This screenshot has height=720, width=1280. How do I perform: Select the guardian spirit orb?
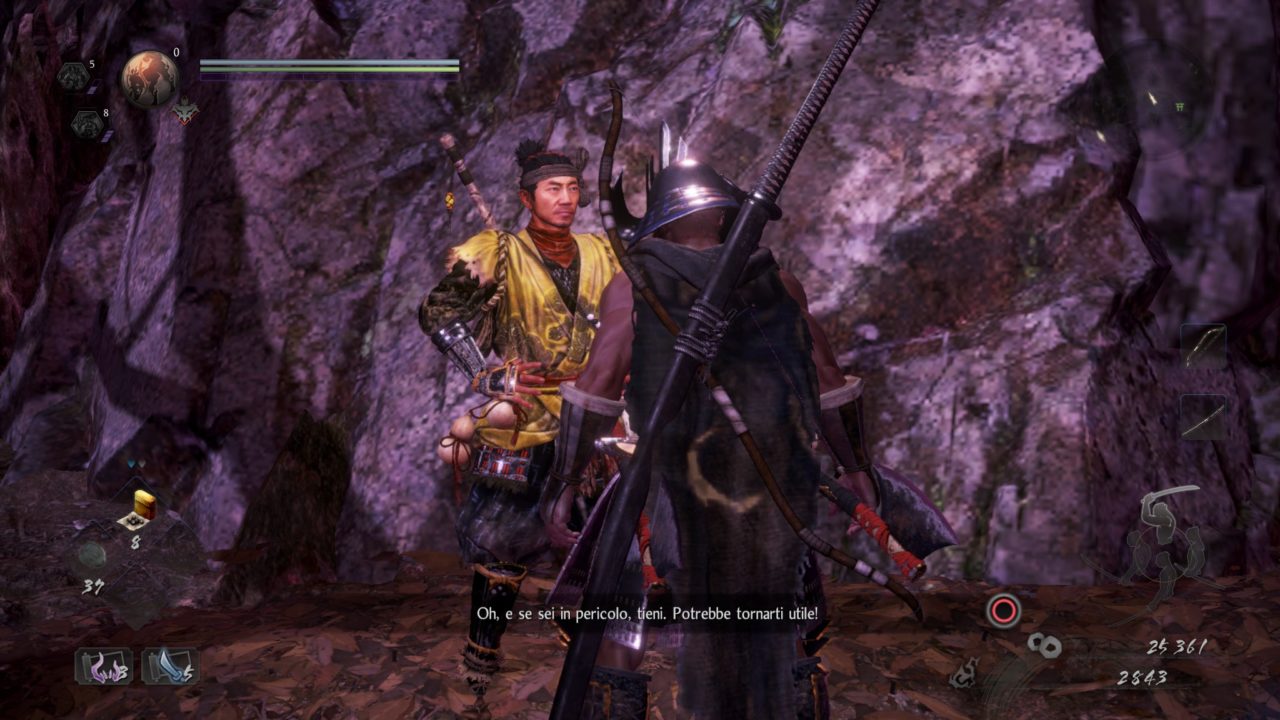(x=150, y=79)
